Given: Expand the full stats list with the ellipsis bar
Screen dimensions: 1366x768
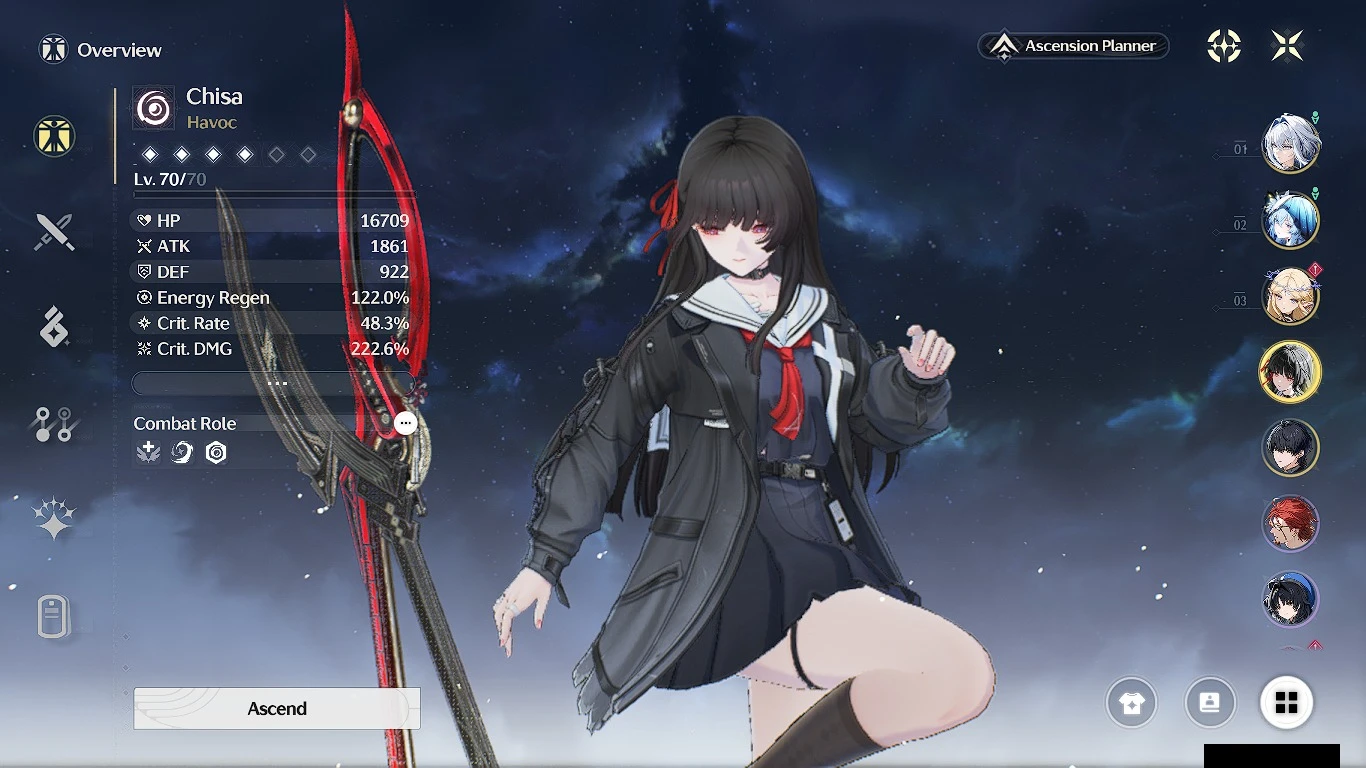Looking at the screenshot, I should (274, 384).
